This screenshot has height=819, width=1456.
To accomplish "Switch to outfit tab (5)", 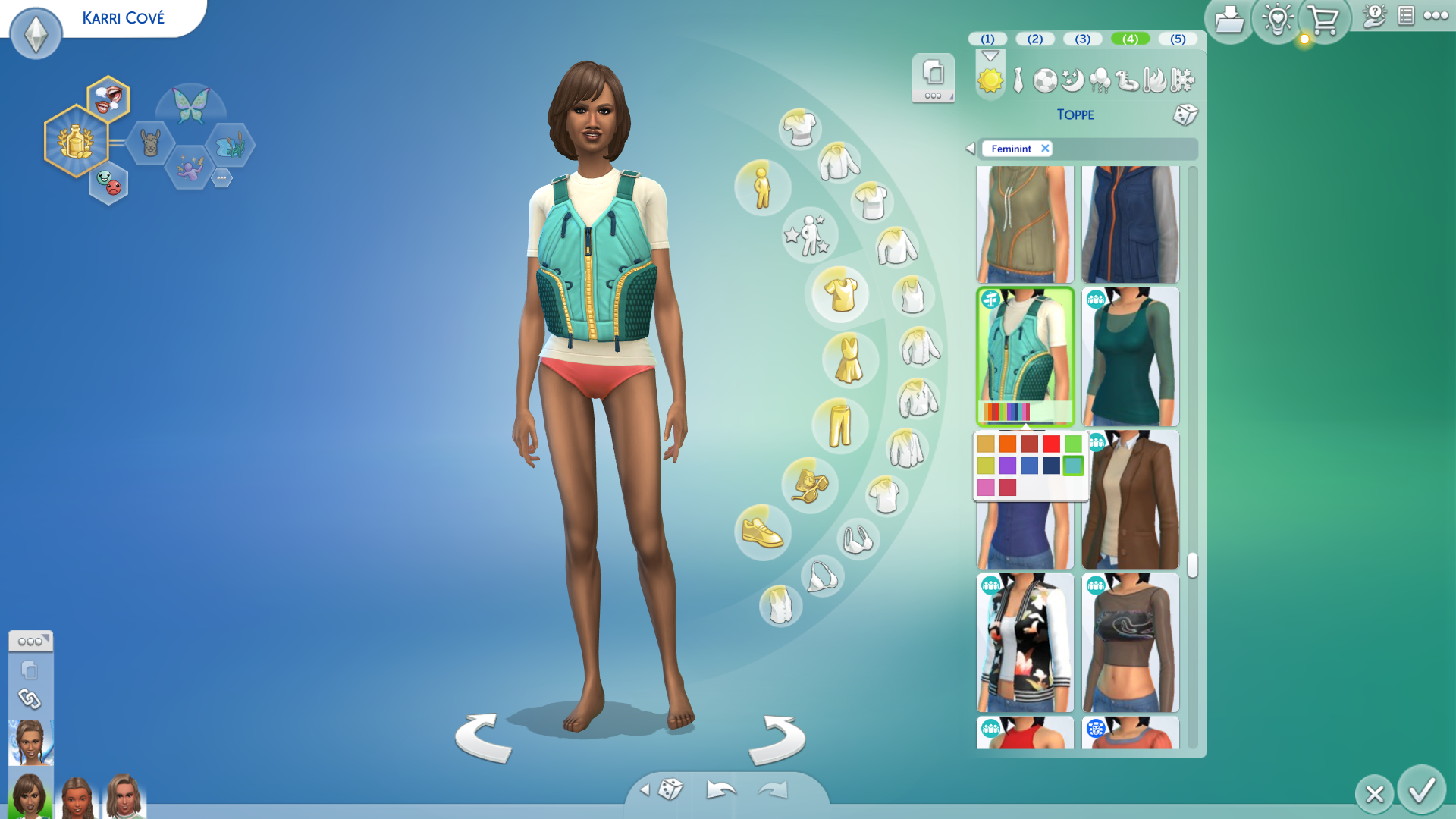I will (x=1177, y=39).
